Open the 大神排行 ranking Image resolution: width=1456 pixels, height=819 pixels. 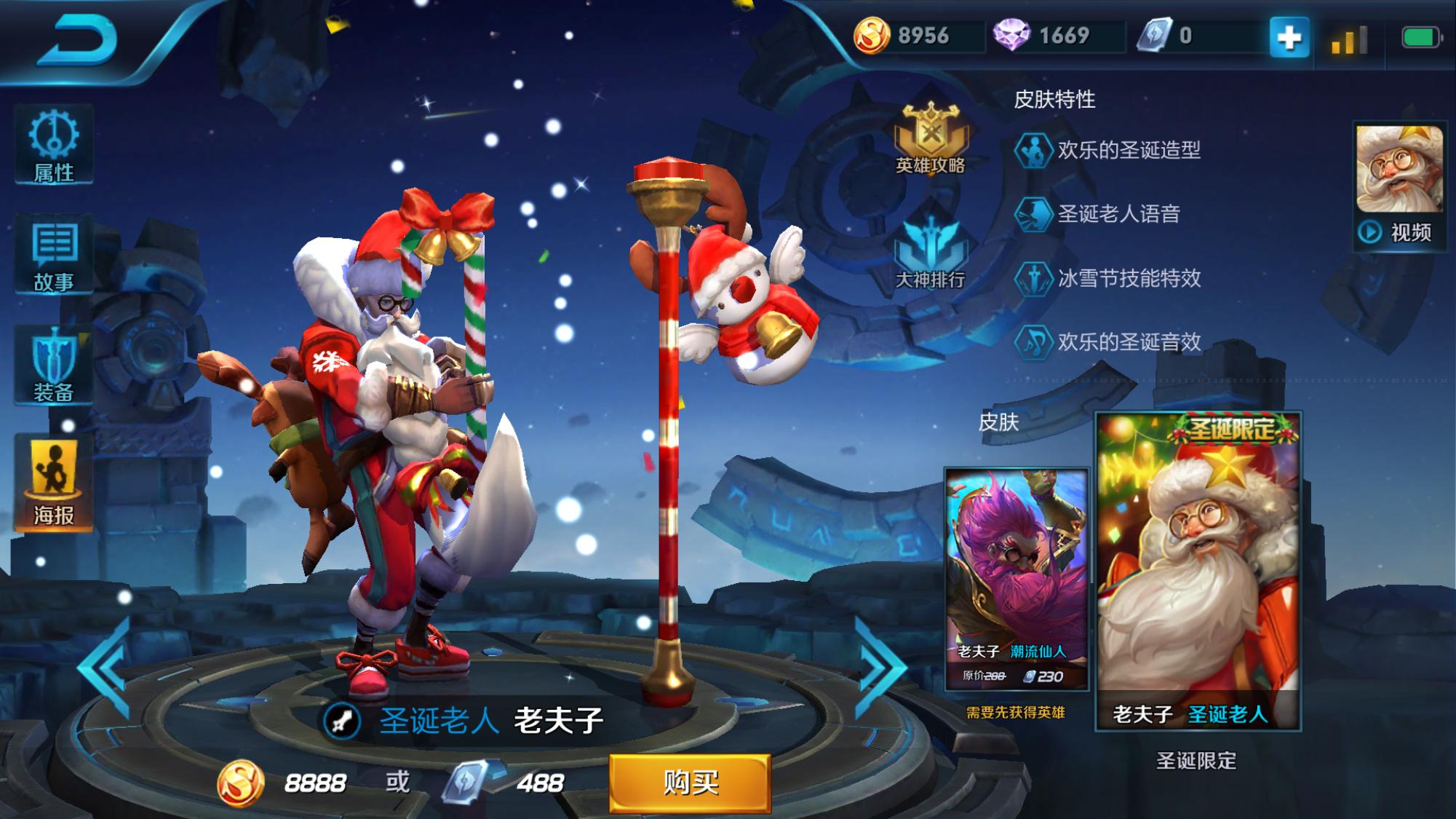(x=931, y=255)
